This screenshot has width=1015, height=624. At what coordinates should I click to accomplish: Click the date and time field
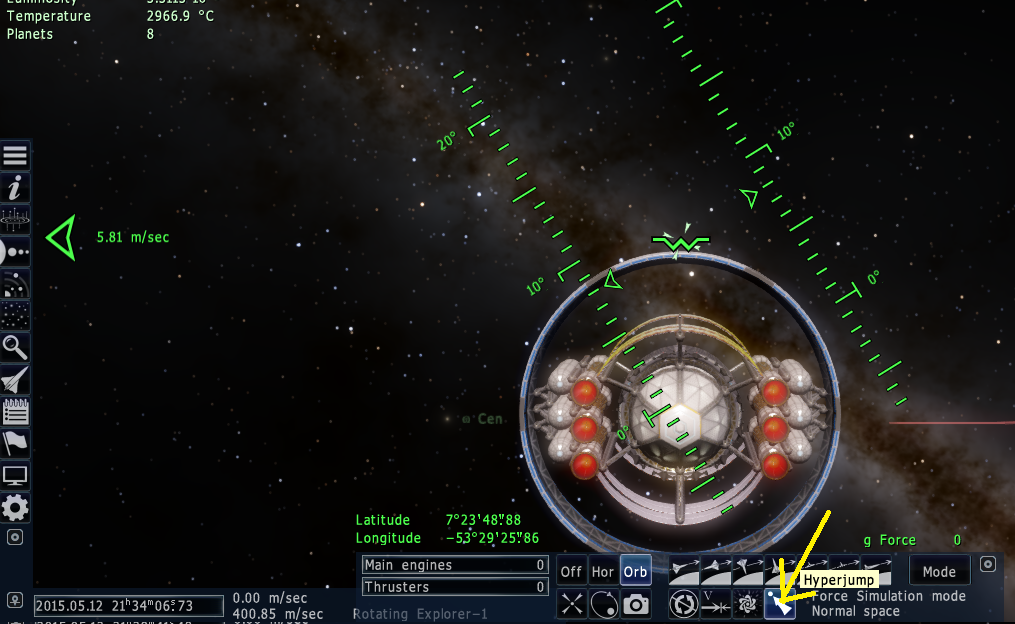pos(128,606)
